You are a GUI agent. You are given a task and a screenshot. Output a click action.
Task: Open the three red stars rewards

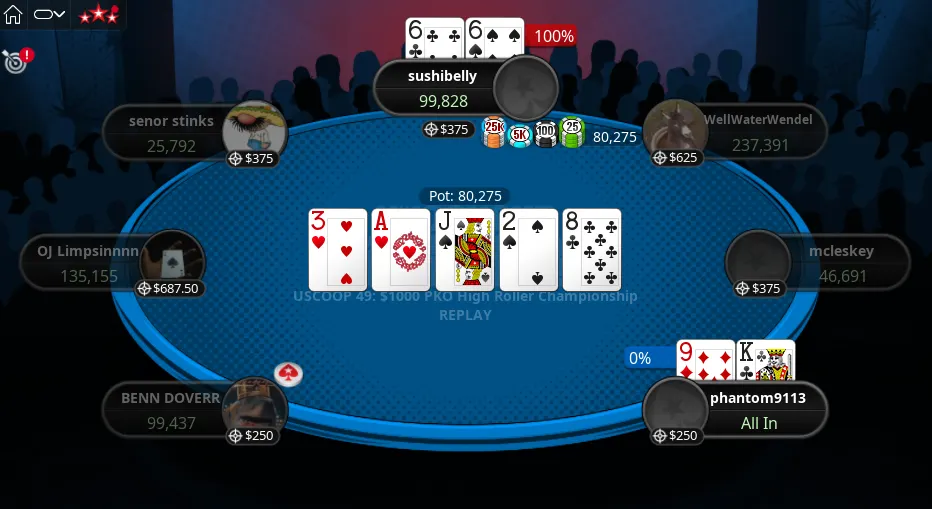point(98,15)
